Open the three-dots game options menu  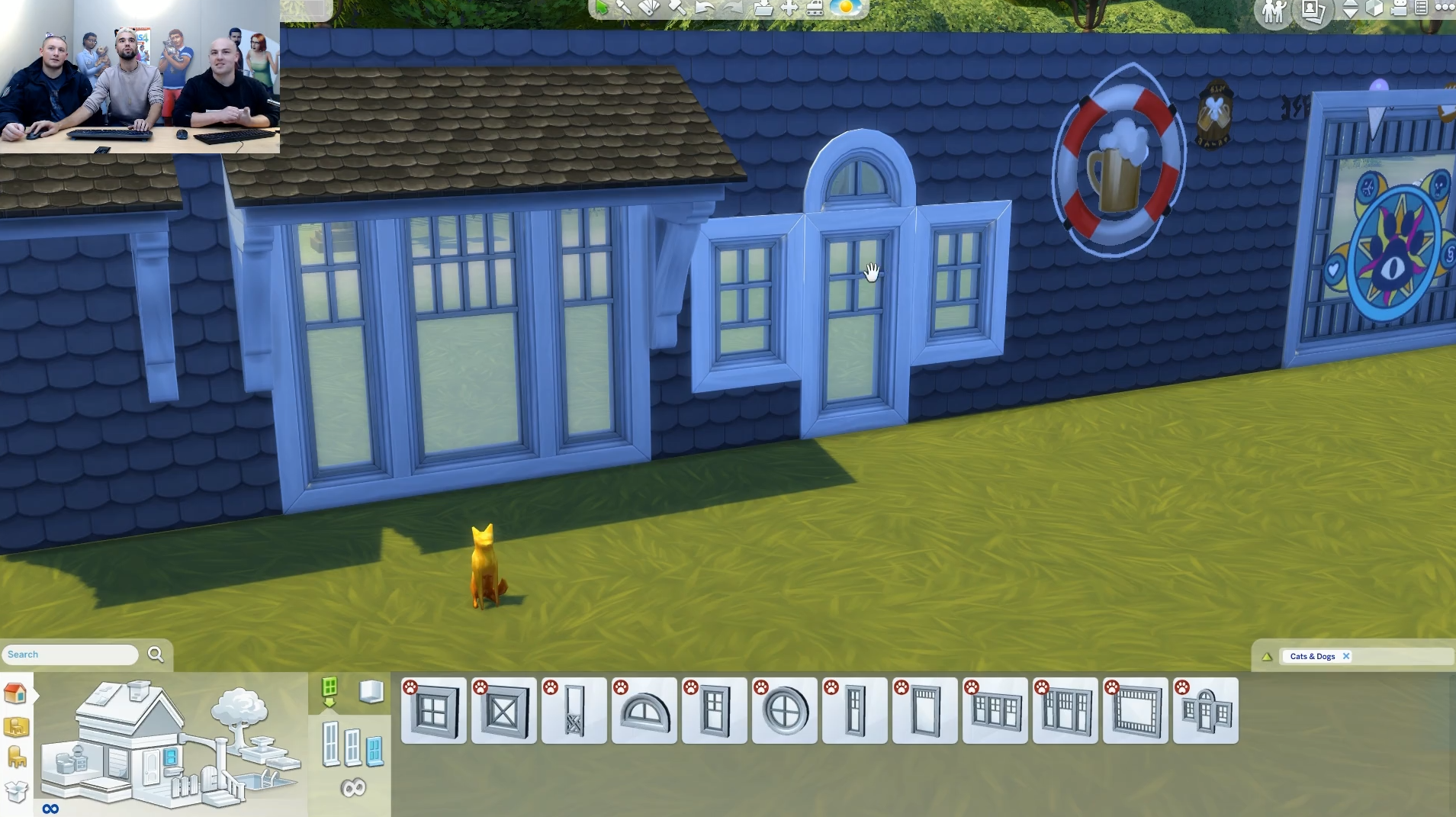click(x=1445, y=8)
